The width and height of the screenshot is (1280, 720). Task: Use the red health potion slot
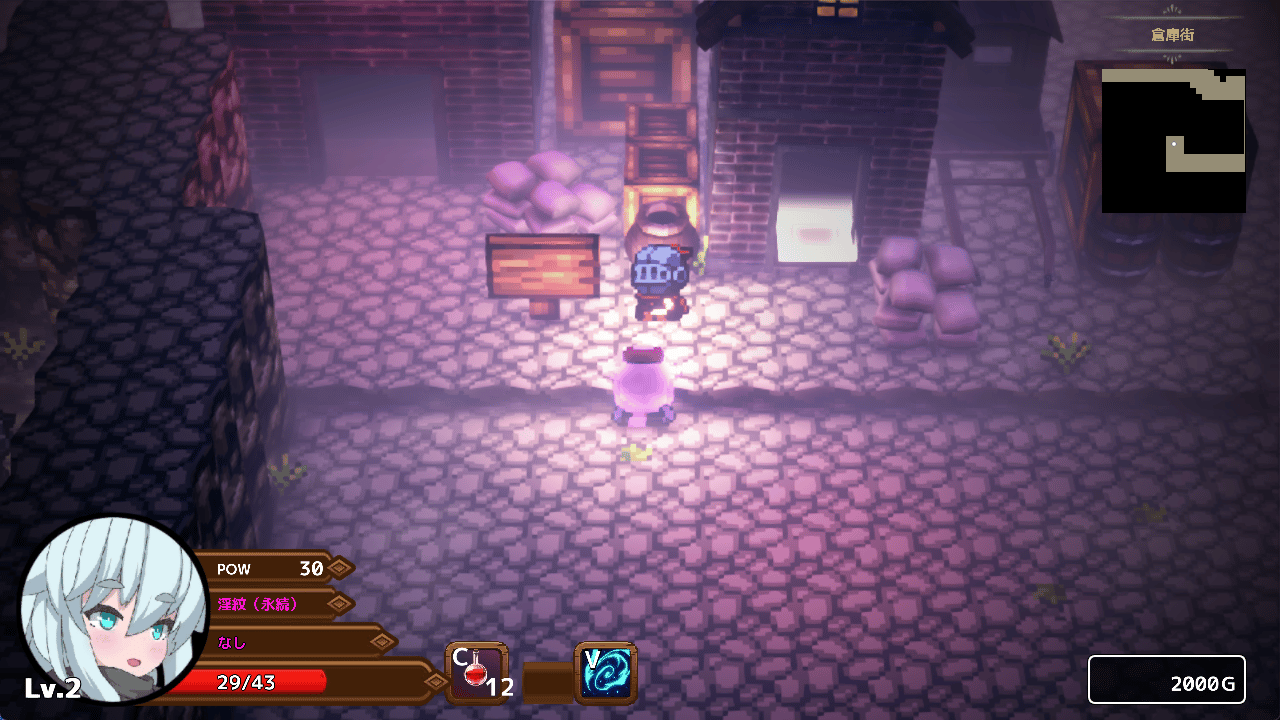pos(477,673)
